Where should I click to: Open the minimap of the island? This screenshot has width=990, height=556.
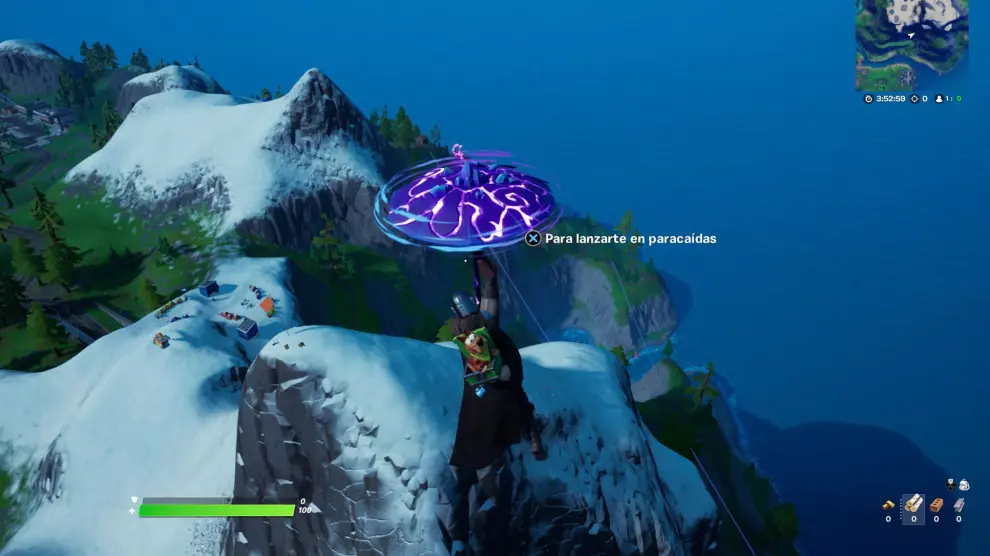[x=911, y=45]
